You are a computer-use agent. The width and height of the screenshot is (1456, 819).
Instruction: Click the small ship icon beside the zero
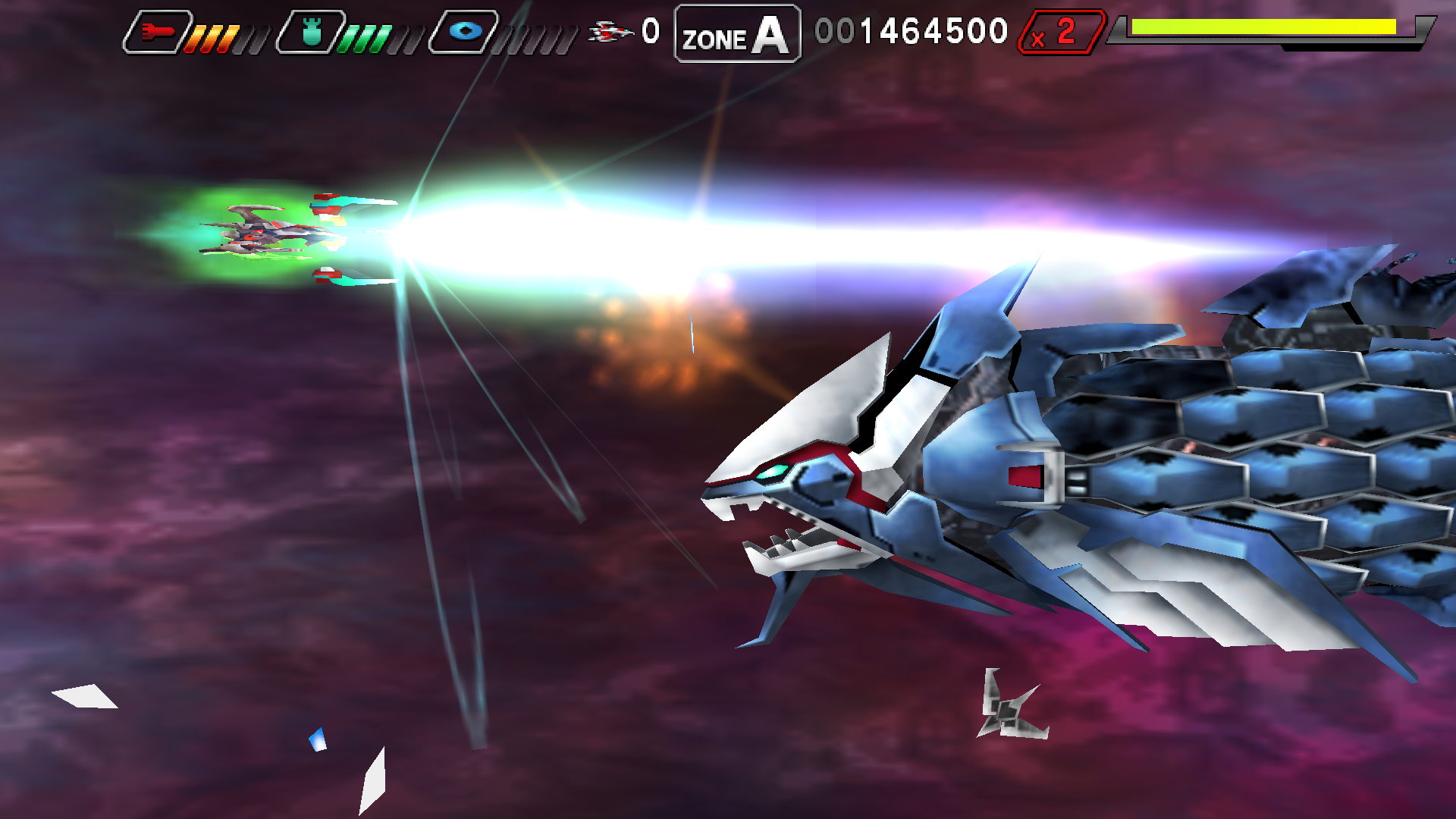[x=610, y=32]
